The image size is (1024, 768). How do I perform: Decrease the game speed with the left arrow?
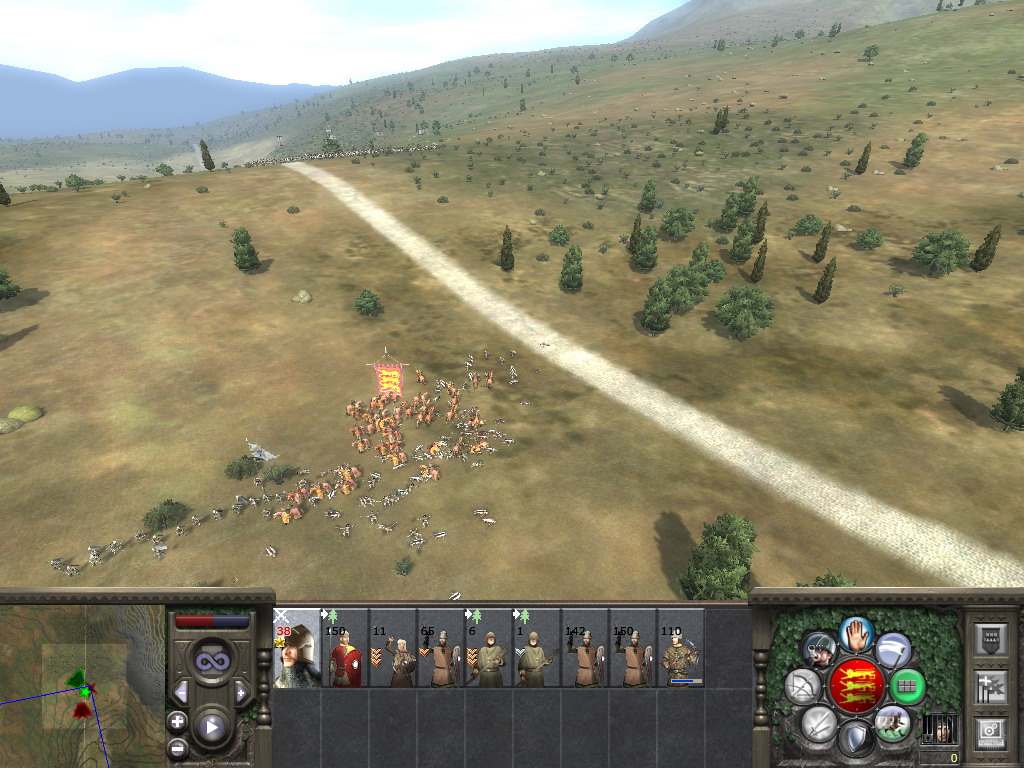tap(181, 692)
